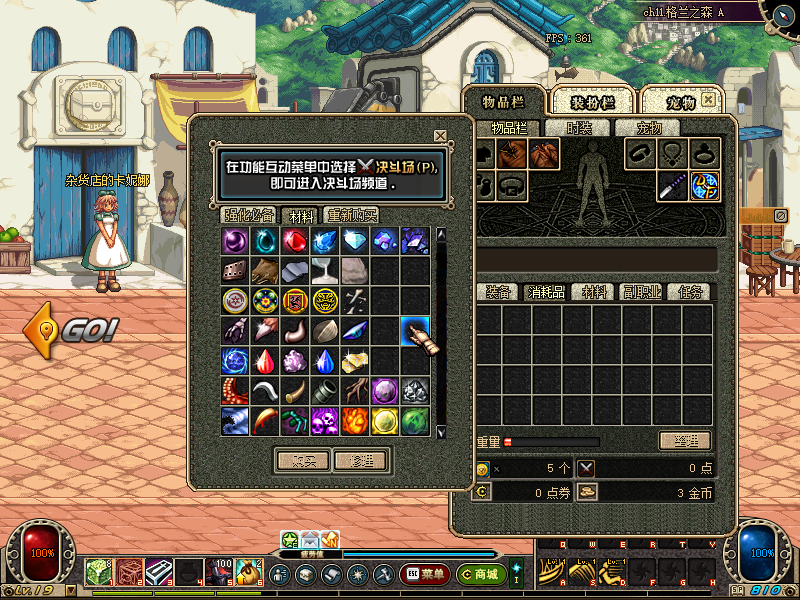Open the 任务 quest items tab
Image resolution: width=800 pixels, height=600 pixels.
coord(692,292)
